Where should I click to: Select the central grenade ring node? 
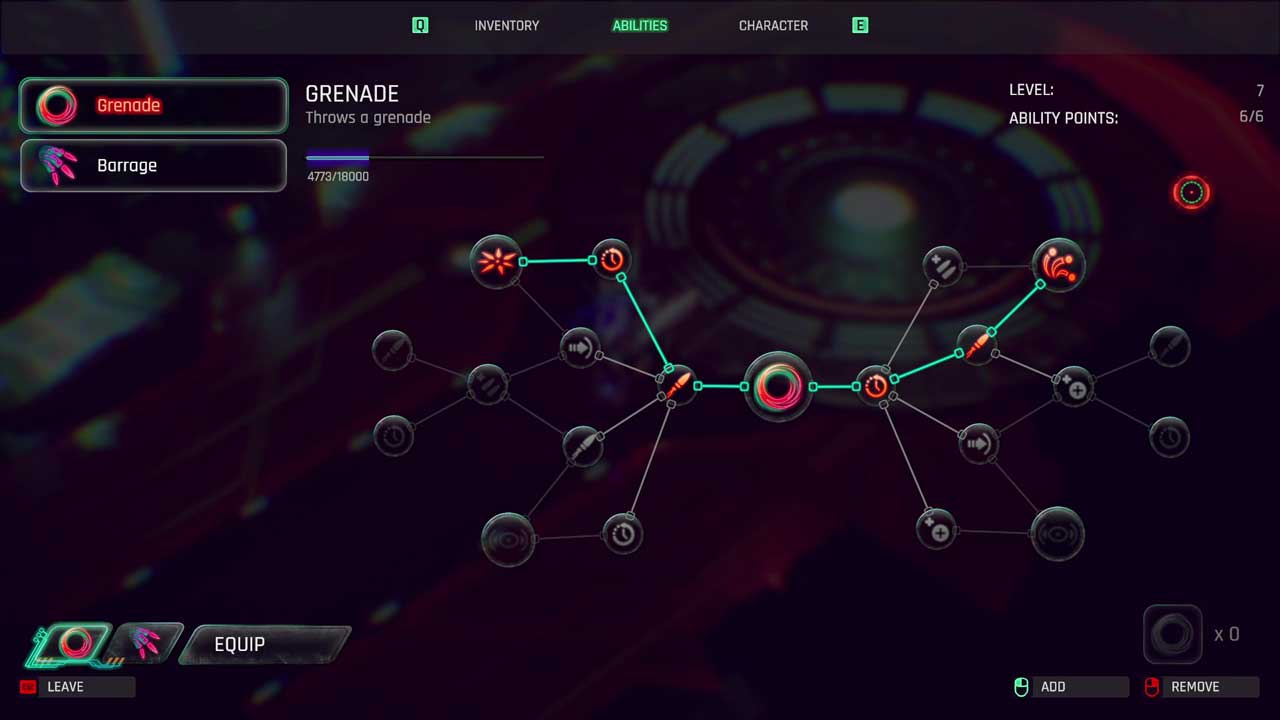pos(778,386)
